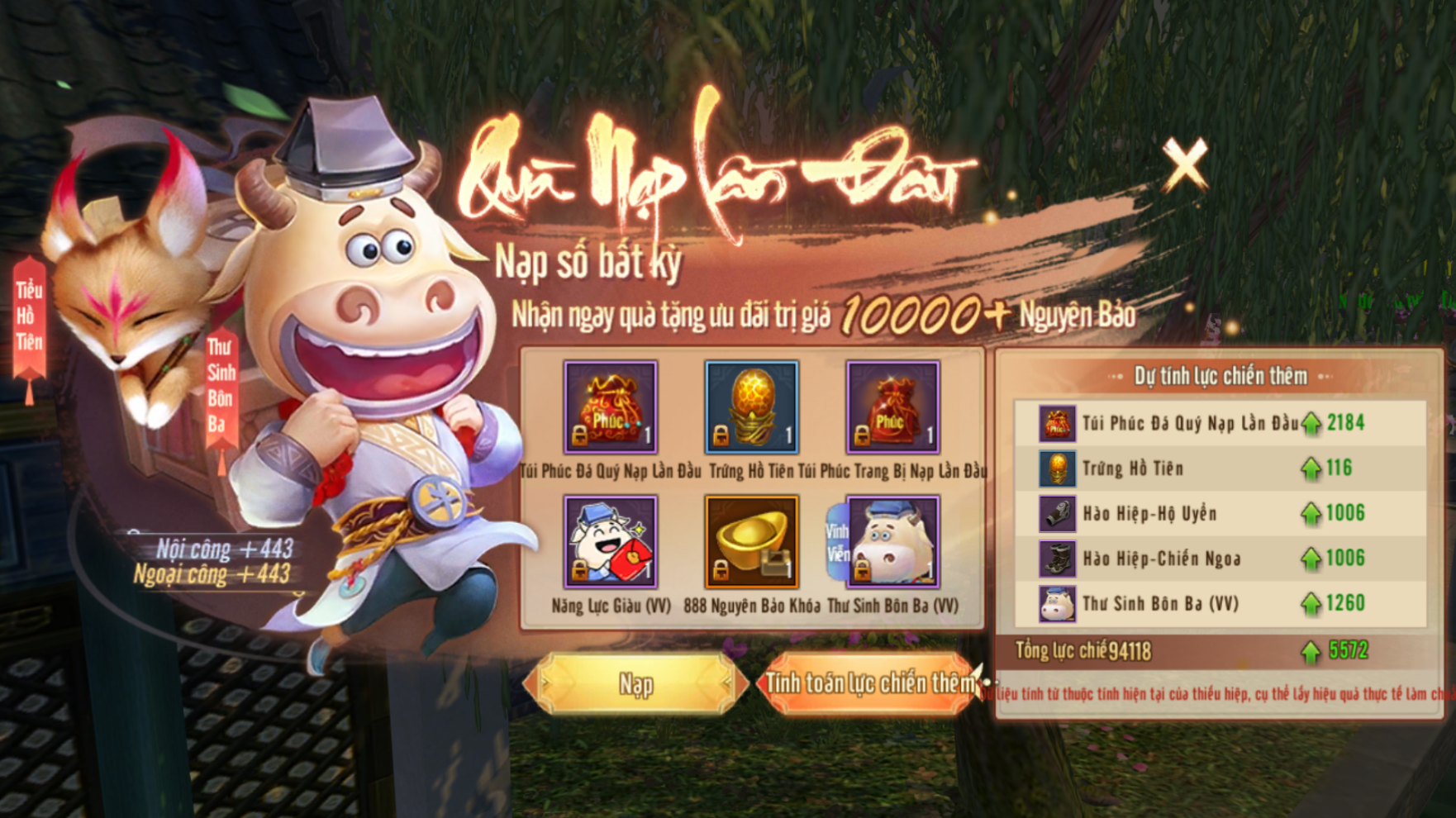Click the yellow Nạp button
1456x818 pixels.
(635, 683)
